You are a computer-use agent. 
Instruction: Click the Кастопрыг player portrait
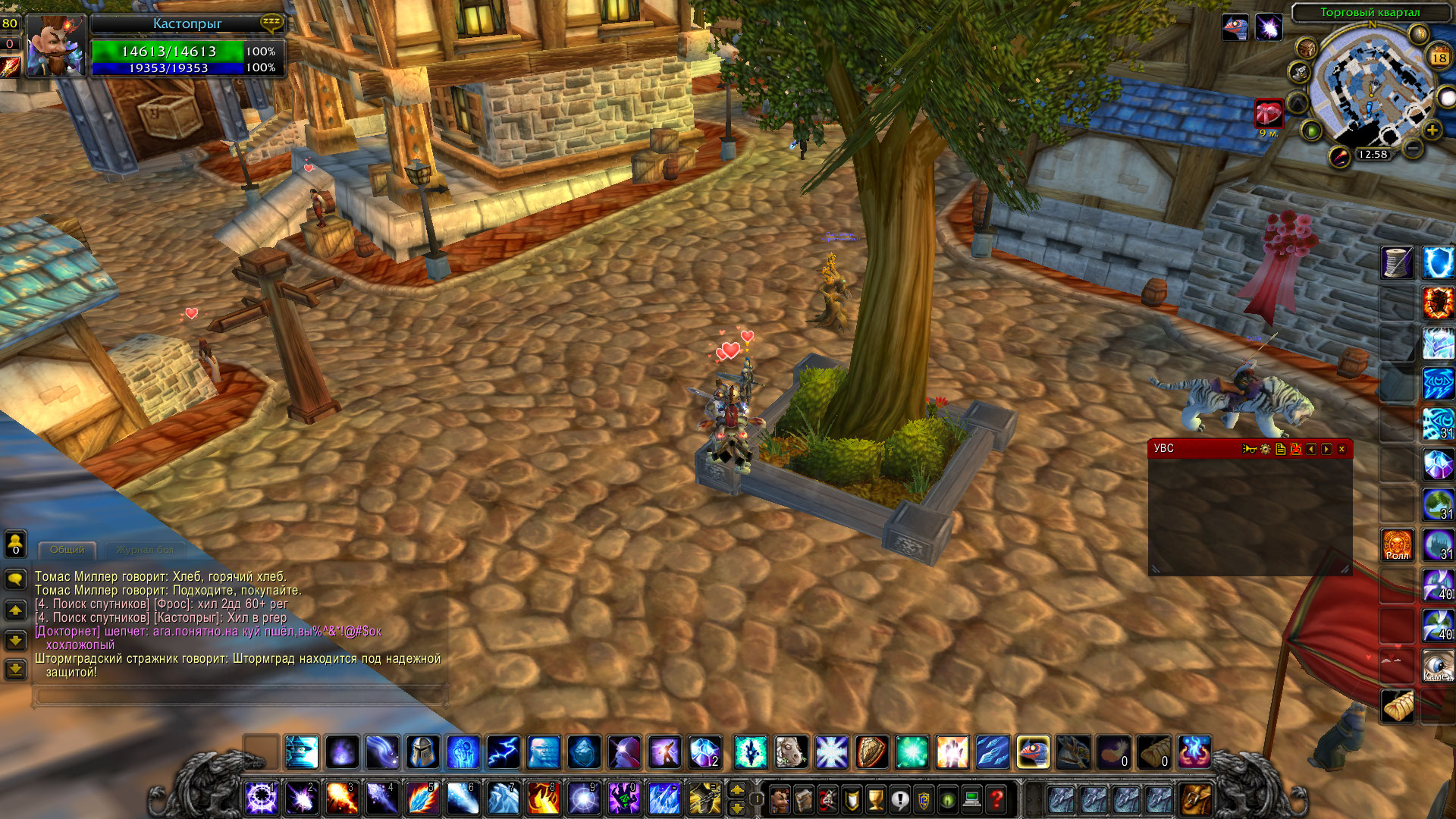55,47
